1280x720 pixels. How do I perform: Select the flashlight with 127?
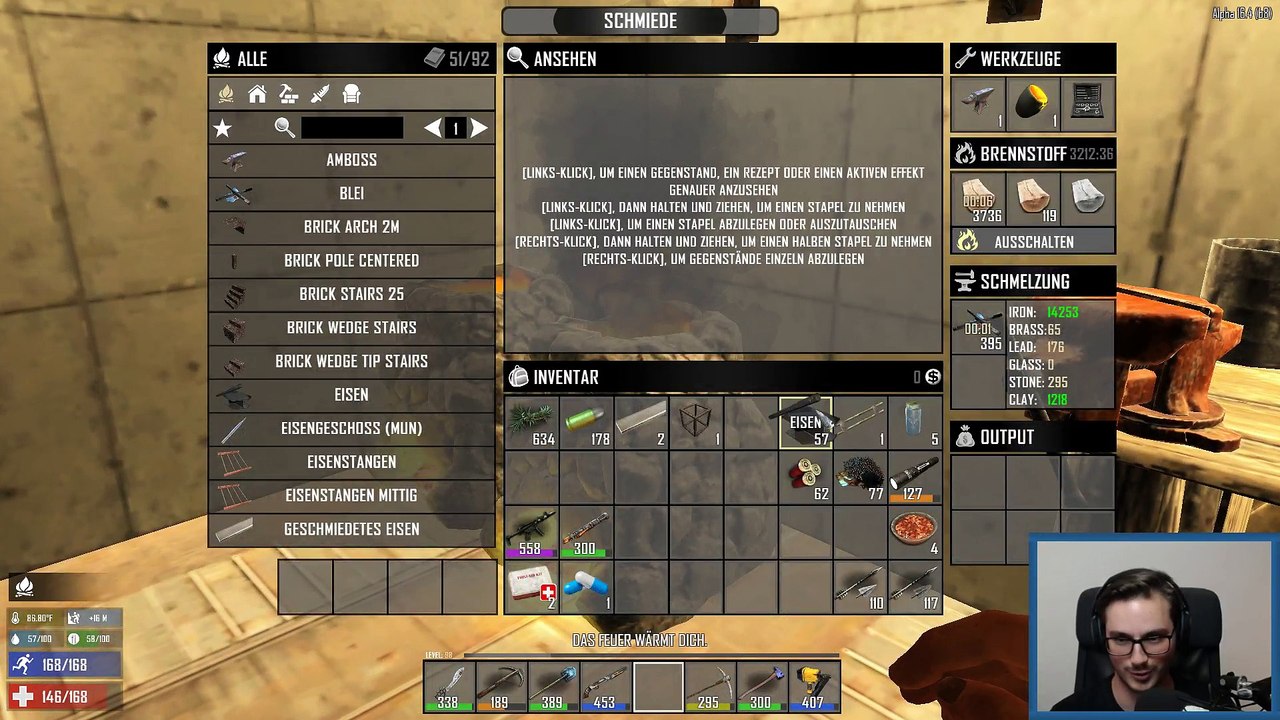(x=914, y=477)
